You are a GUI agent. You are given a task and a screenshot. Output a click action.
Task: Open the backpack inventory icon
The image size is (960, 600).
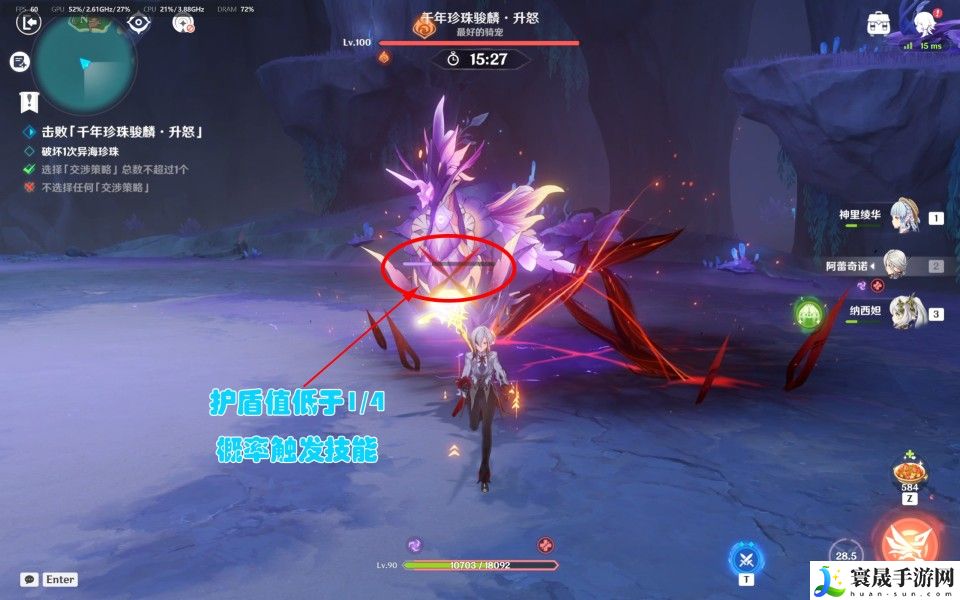click(880, 23)
